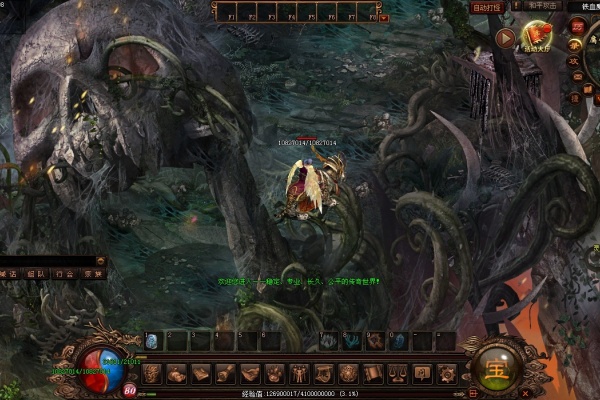This screenshot has height=400, width=600.
Task: Click the scales icon in bottom menu bar
Action: pyautogui.click(x=397, y=374)
